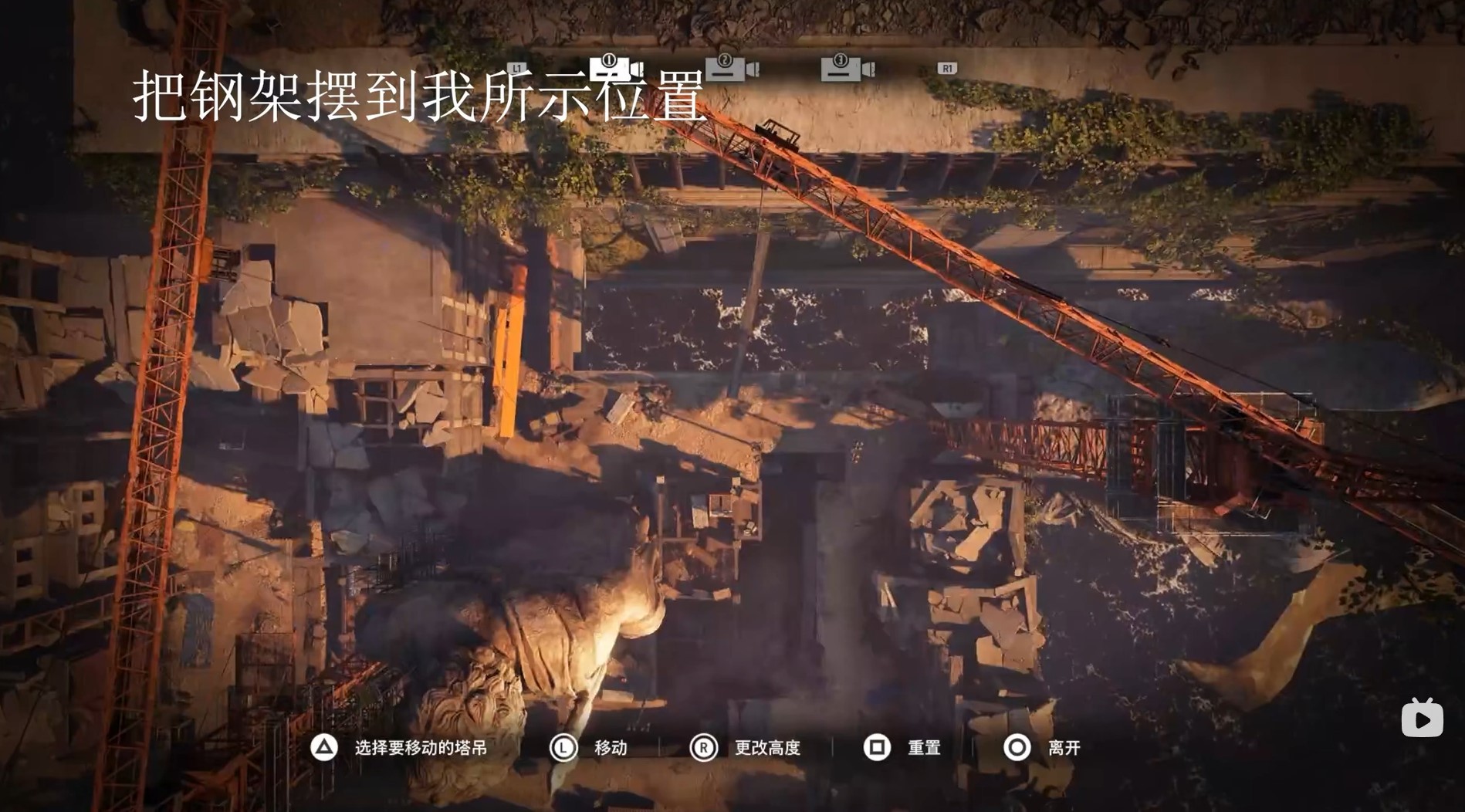Click the left-stick icon next to 移动
Image resolution: width=1465 pixels, height=812 pixels.
563,747
